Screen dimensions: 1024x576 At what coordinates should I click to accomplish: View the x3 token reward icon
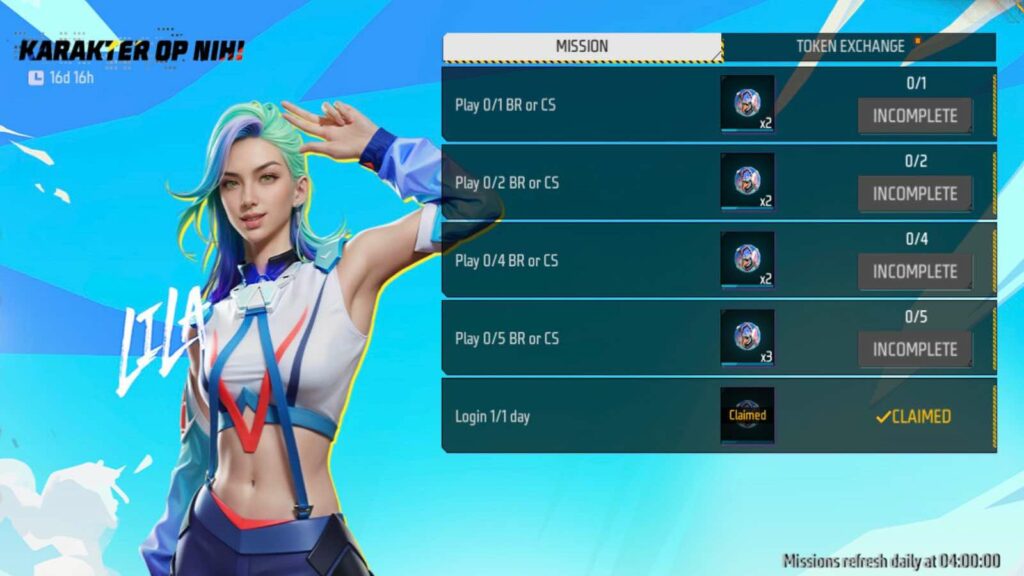747,338
